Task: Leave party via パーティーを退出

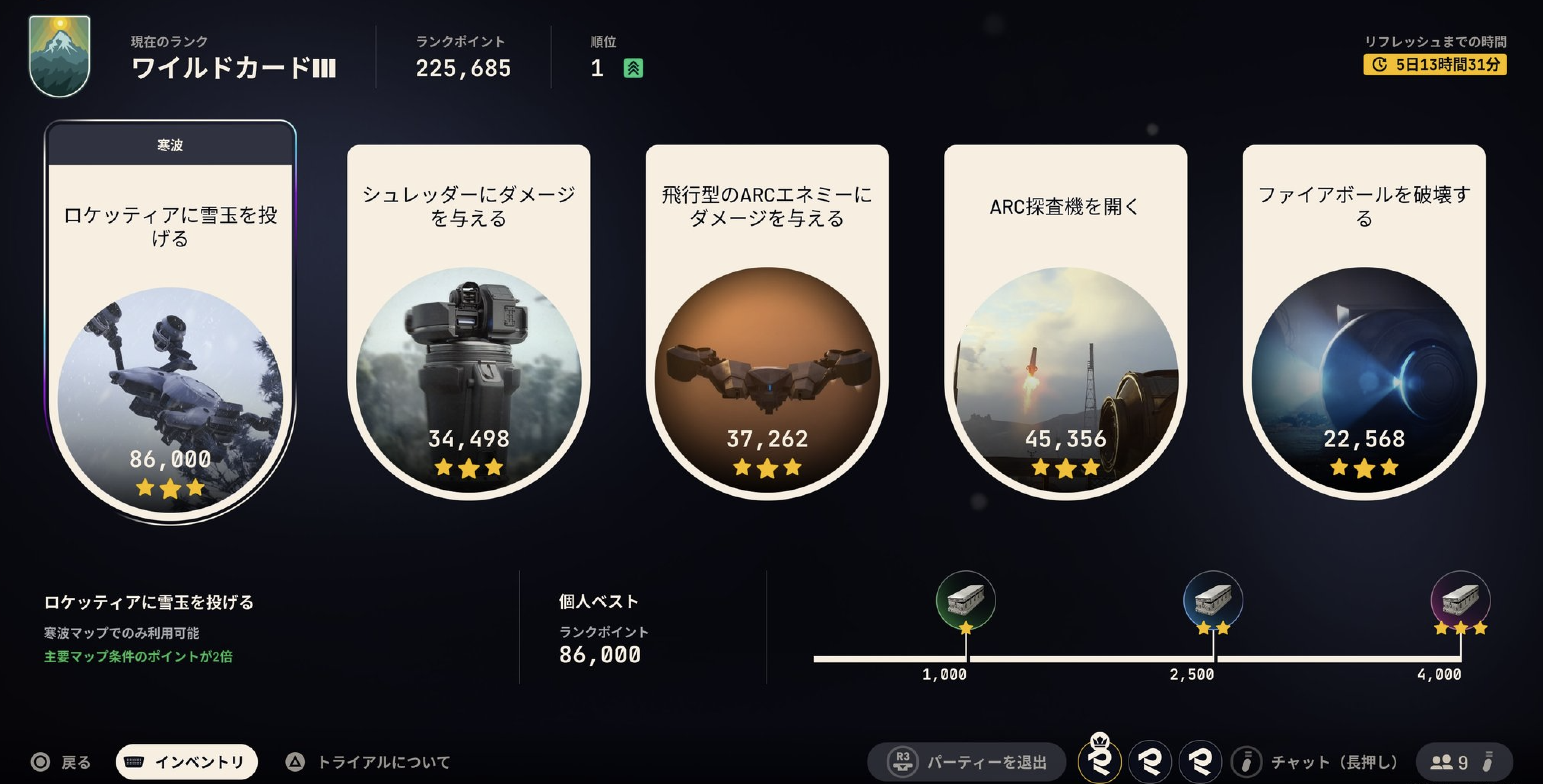Action: click(x=967, y=762)
